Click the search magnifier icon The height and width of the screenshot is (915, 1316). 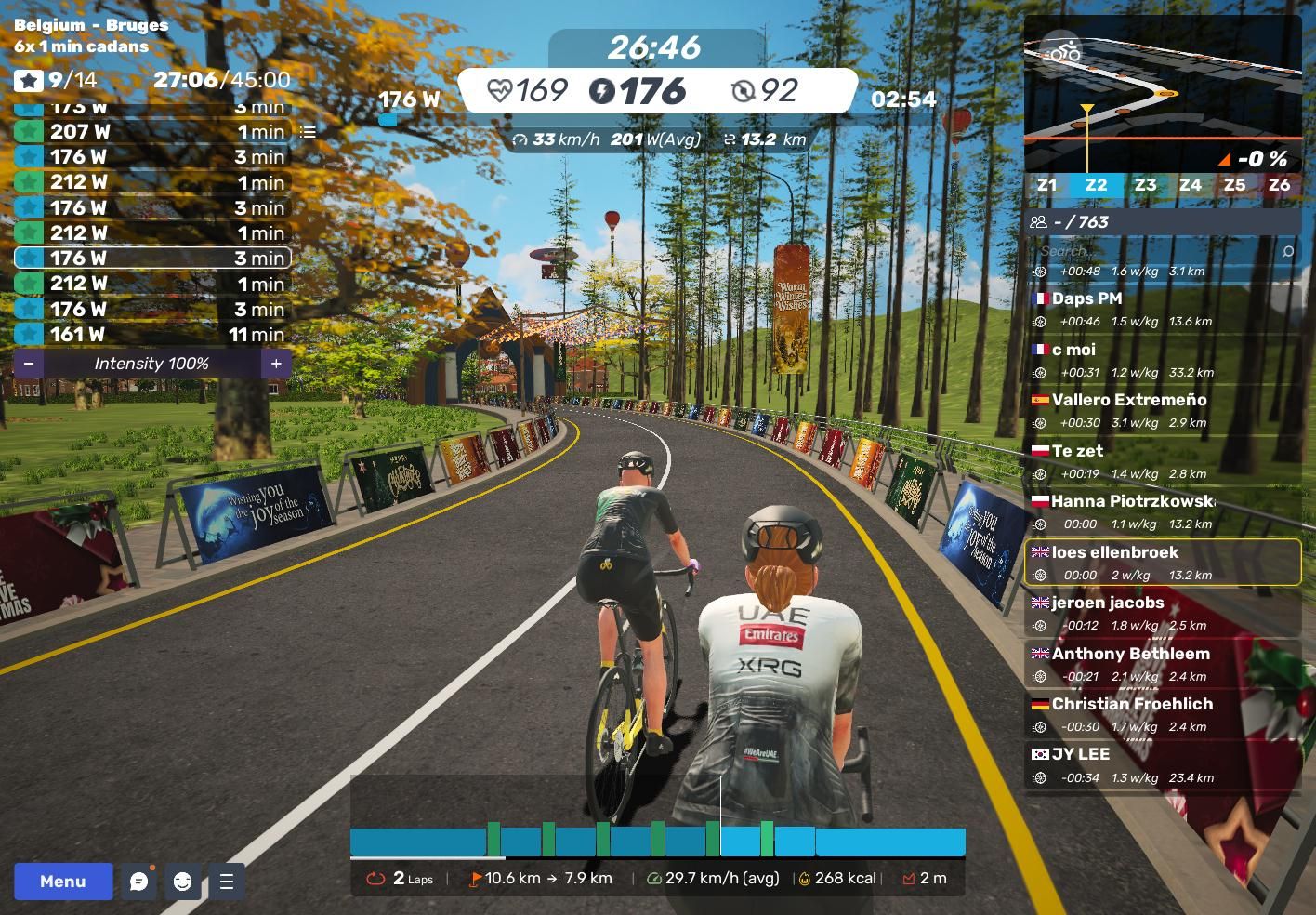pyautogui.click(x=1287, y=251)
